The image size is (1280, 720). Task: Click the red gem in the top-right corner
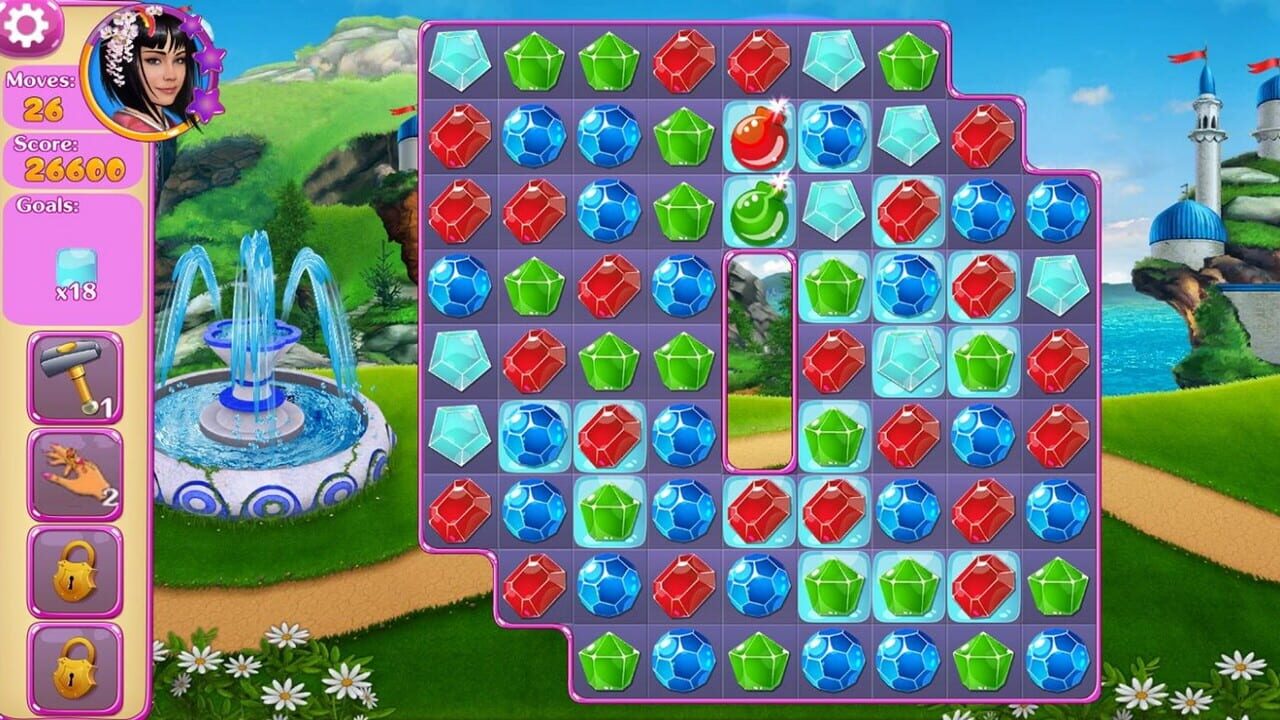[985, 137]
